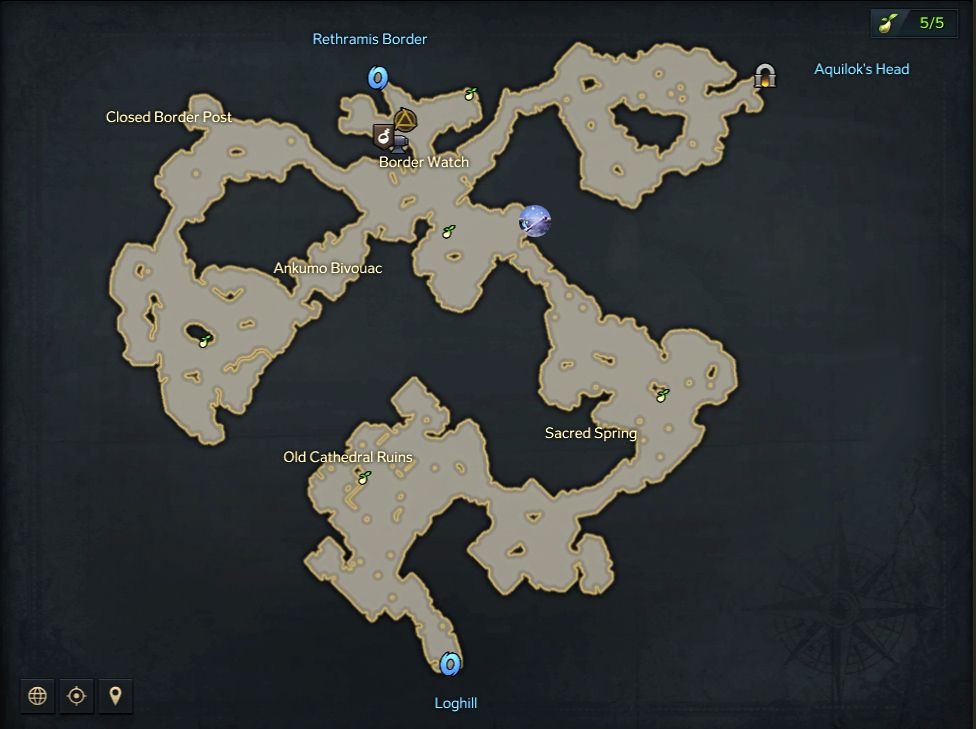Select the seed marker below Ankumo Bivouac
976x729 pixels.
click(x=204, y=340)
